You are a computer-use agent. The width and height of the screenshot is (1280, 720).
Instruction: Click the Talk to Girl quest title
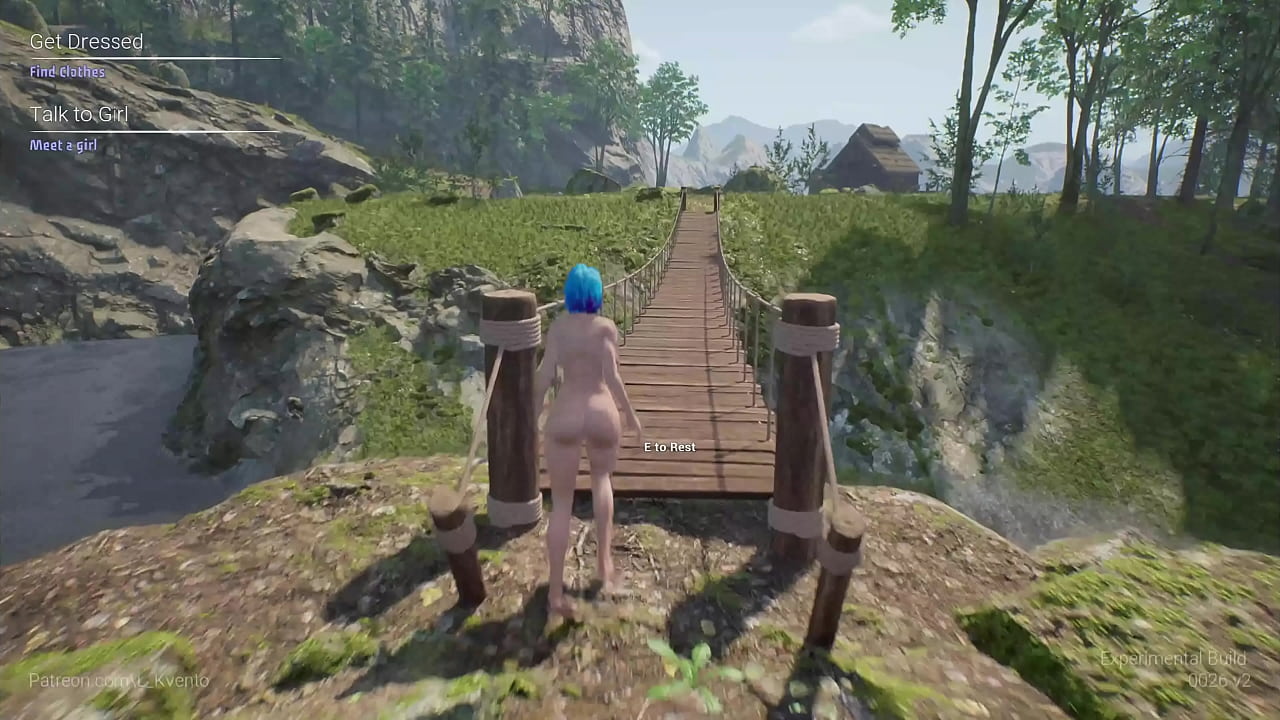pos(80,114)
